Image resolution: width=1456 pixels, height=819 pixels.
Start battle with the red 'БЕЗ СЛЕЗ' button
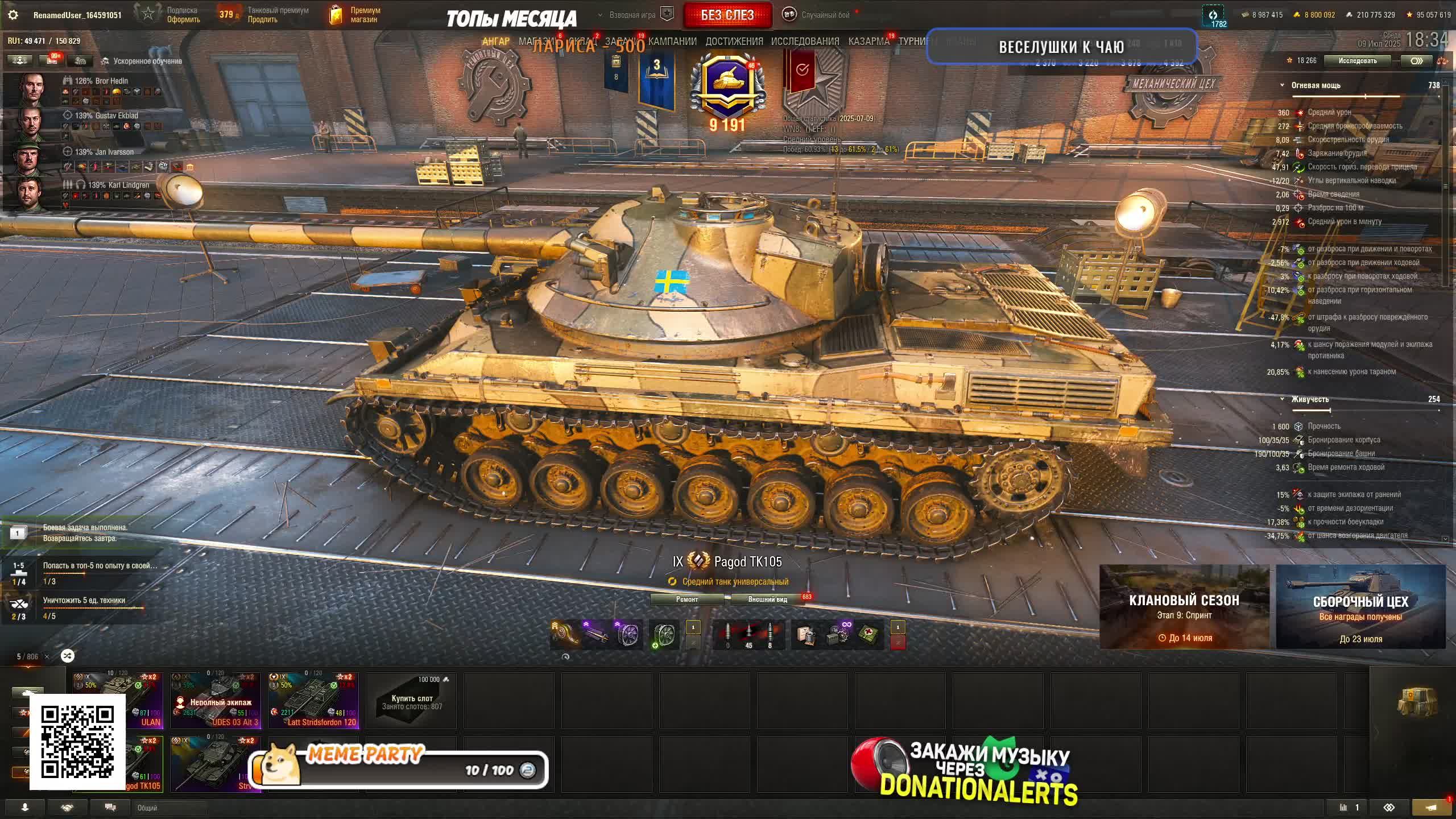(x=727, y=15)
